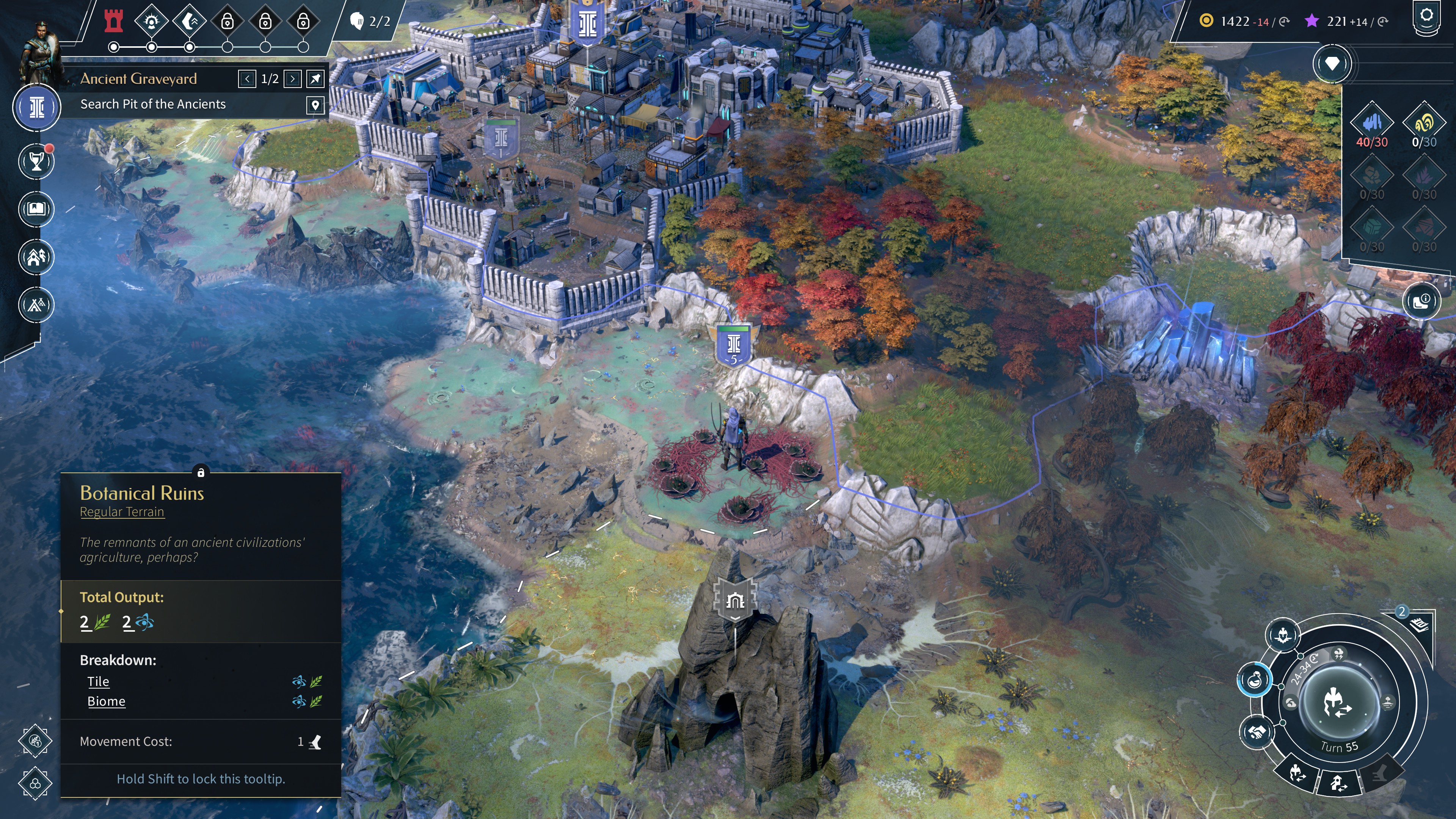The width and height of the screenshot is (1456, 819).
Task: Open the event log notepad icon
Action: [x=1419, y=624]
